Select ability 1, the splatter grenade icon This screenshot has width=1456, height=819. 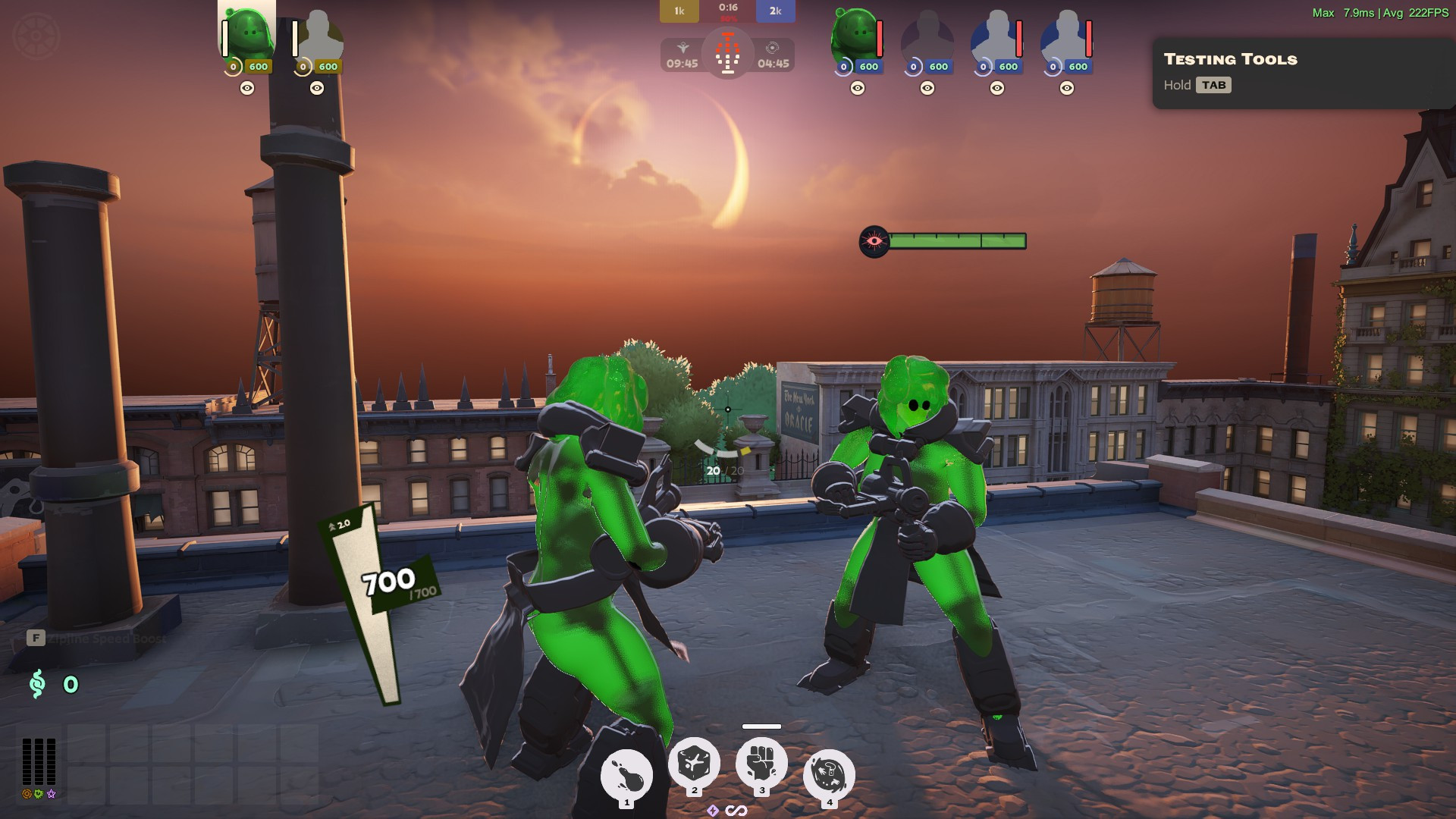tap(626, 775)
